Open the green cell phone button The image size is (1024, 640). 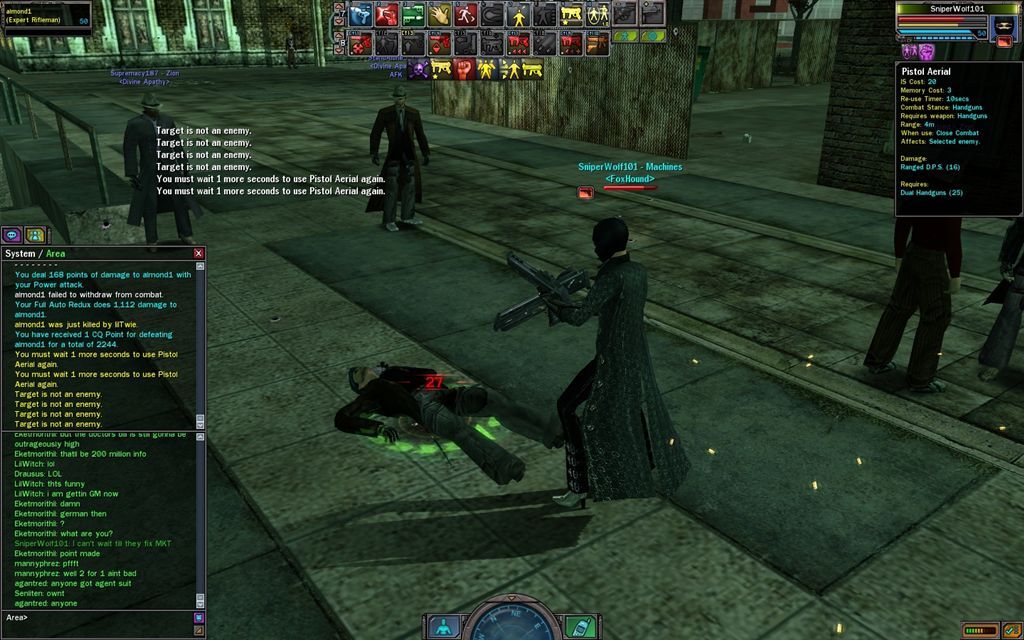(x=576, y=627)
